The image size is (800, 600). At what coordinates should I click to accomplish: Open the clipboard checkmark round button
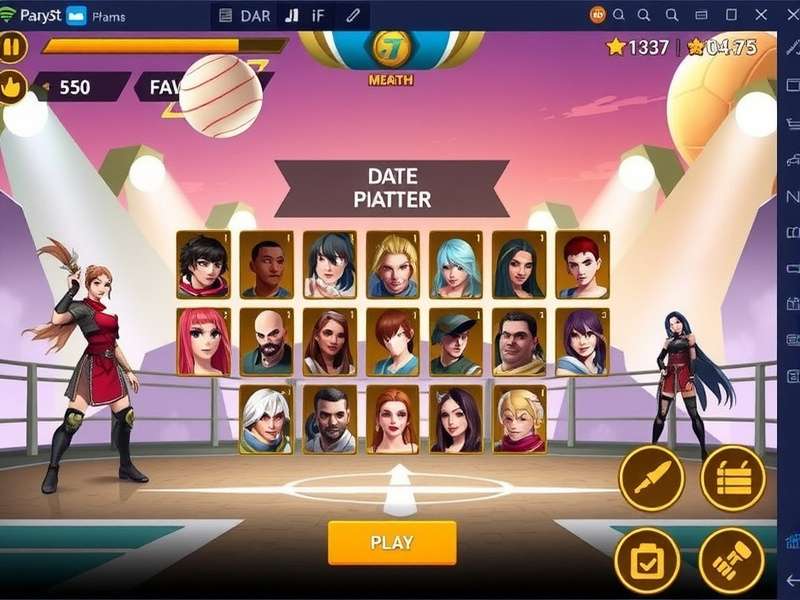(646, 560)
